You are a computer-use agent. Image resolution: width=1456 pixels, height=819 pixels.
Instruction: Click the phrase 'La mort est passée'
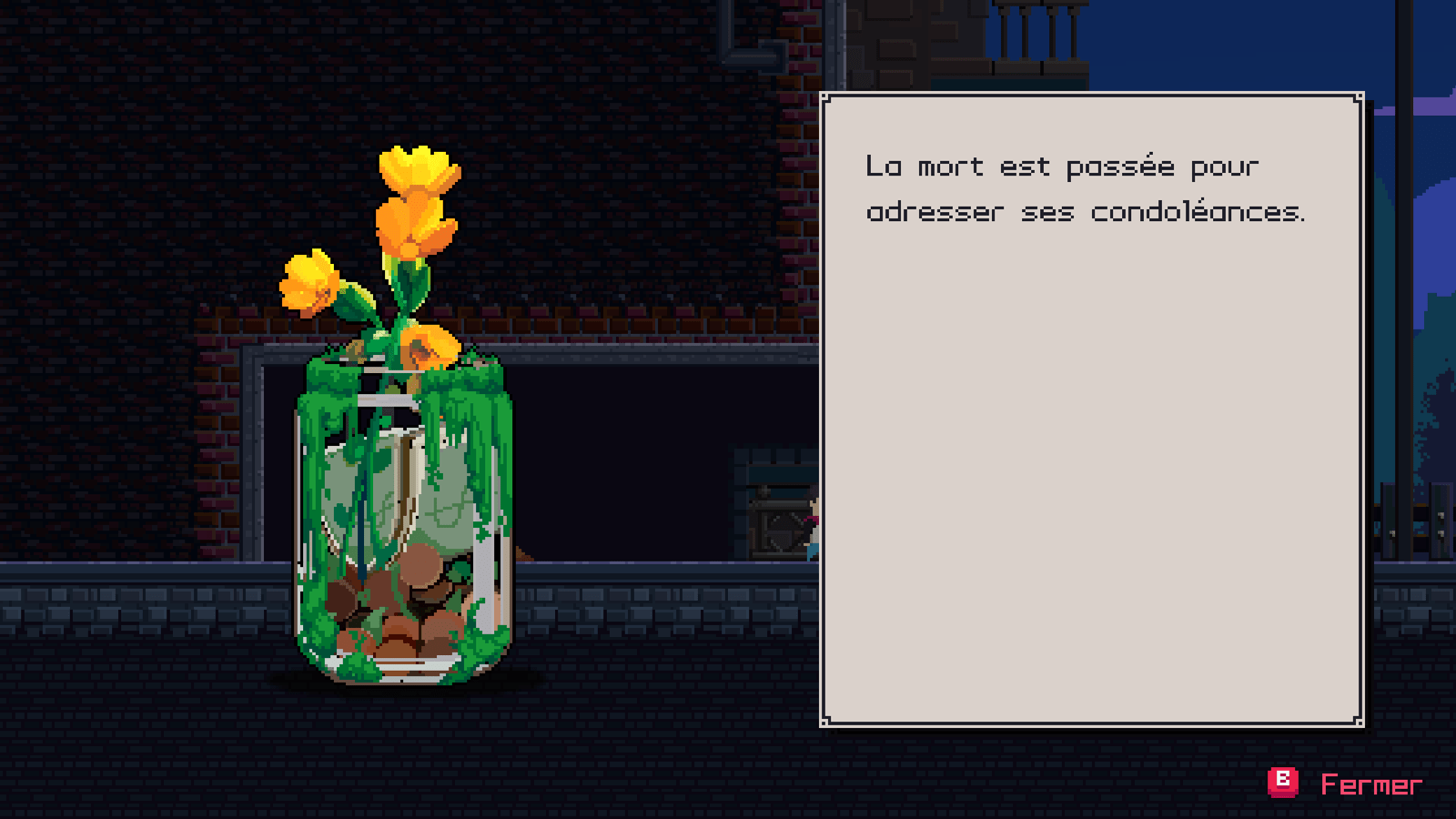[992, 167]
